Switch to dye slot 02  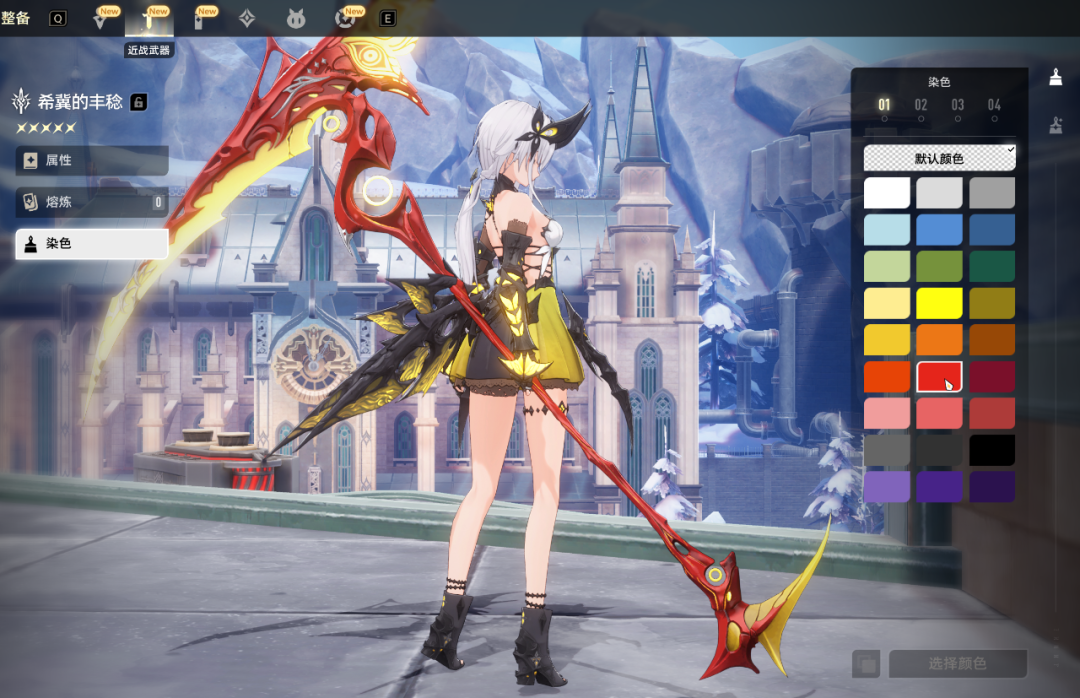921,105
